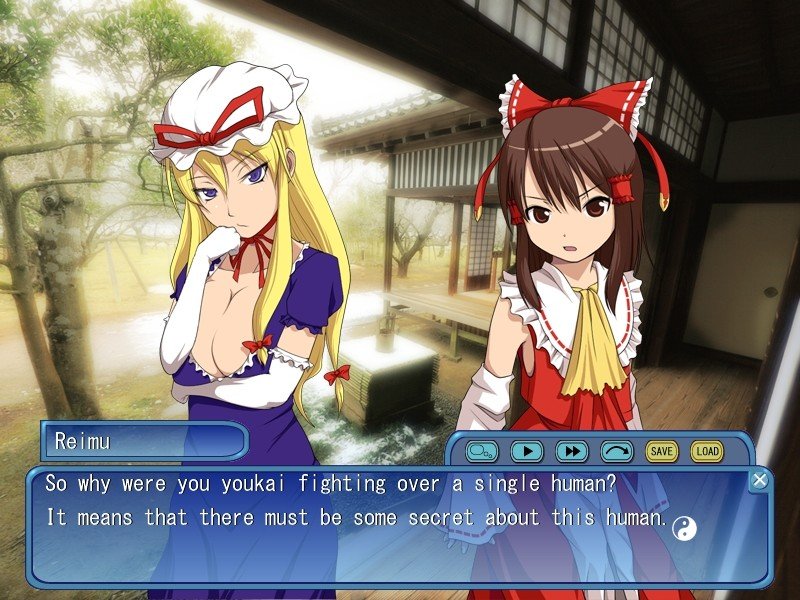
Task: Advance the dialogue via the yin-yang indicator
Action: coord(683,525)
